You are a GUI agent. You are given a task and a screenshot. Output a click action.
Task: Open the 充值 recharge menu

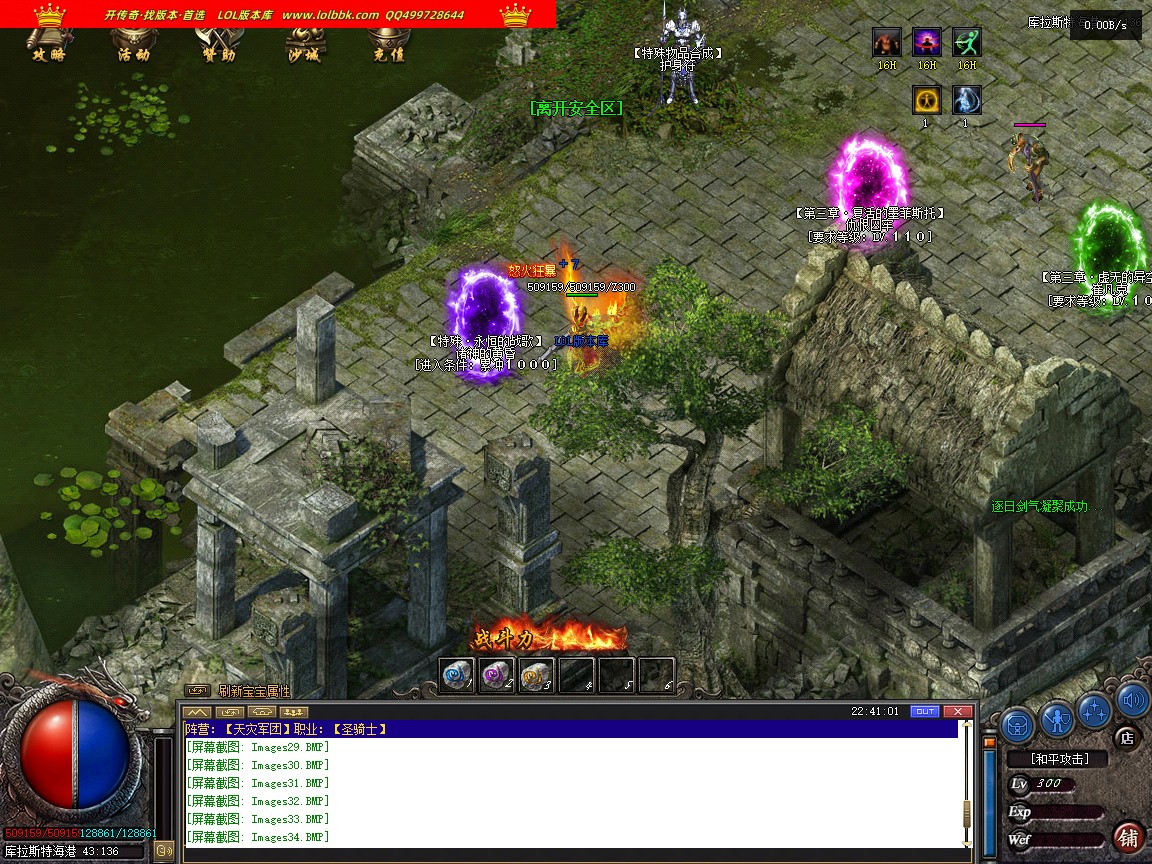(387, 54)
